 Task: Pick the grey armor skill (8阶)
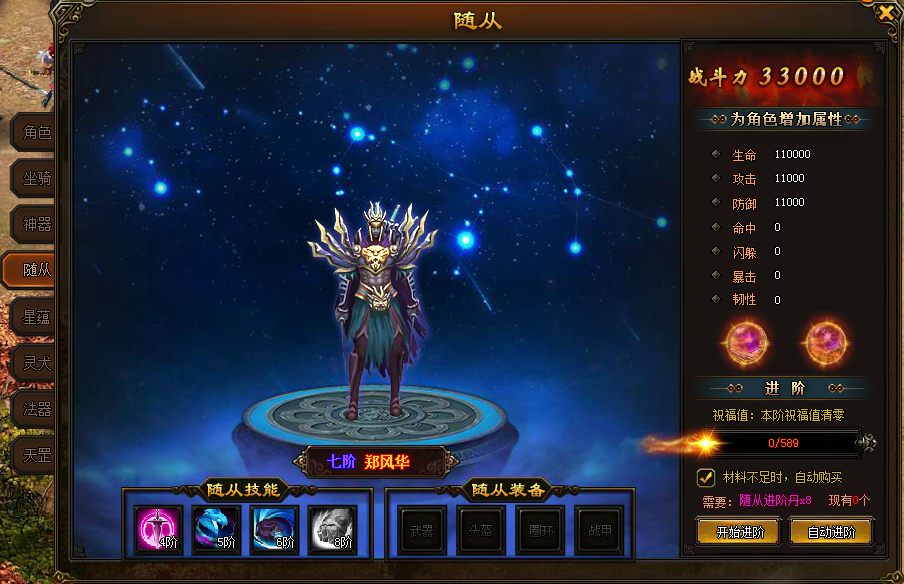point(332,530)
